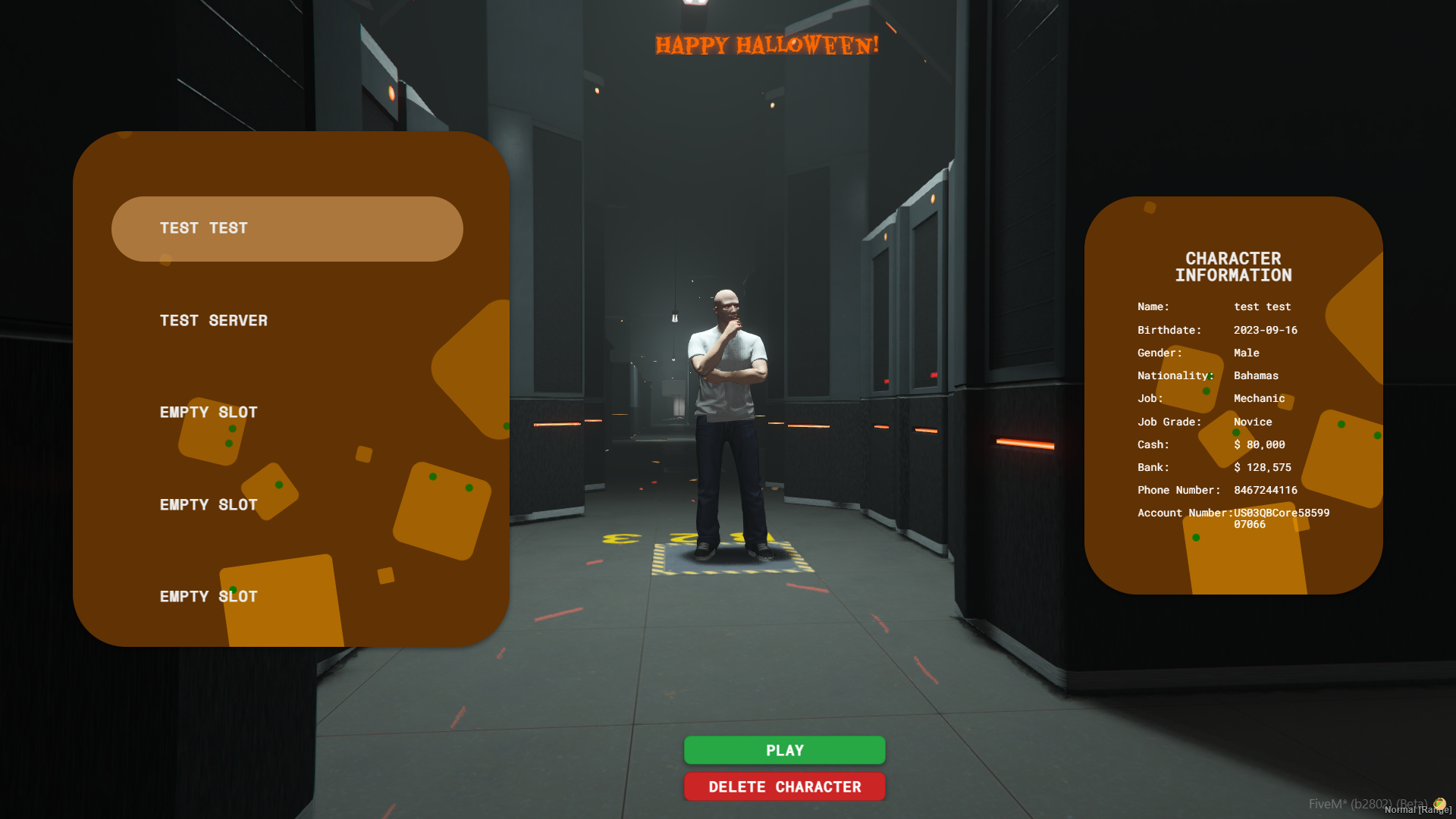Image resolution: width=1456 pixels, height=819 pixels.
Task: Select the TEST SERVER character slot
Action: [212, 320]
